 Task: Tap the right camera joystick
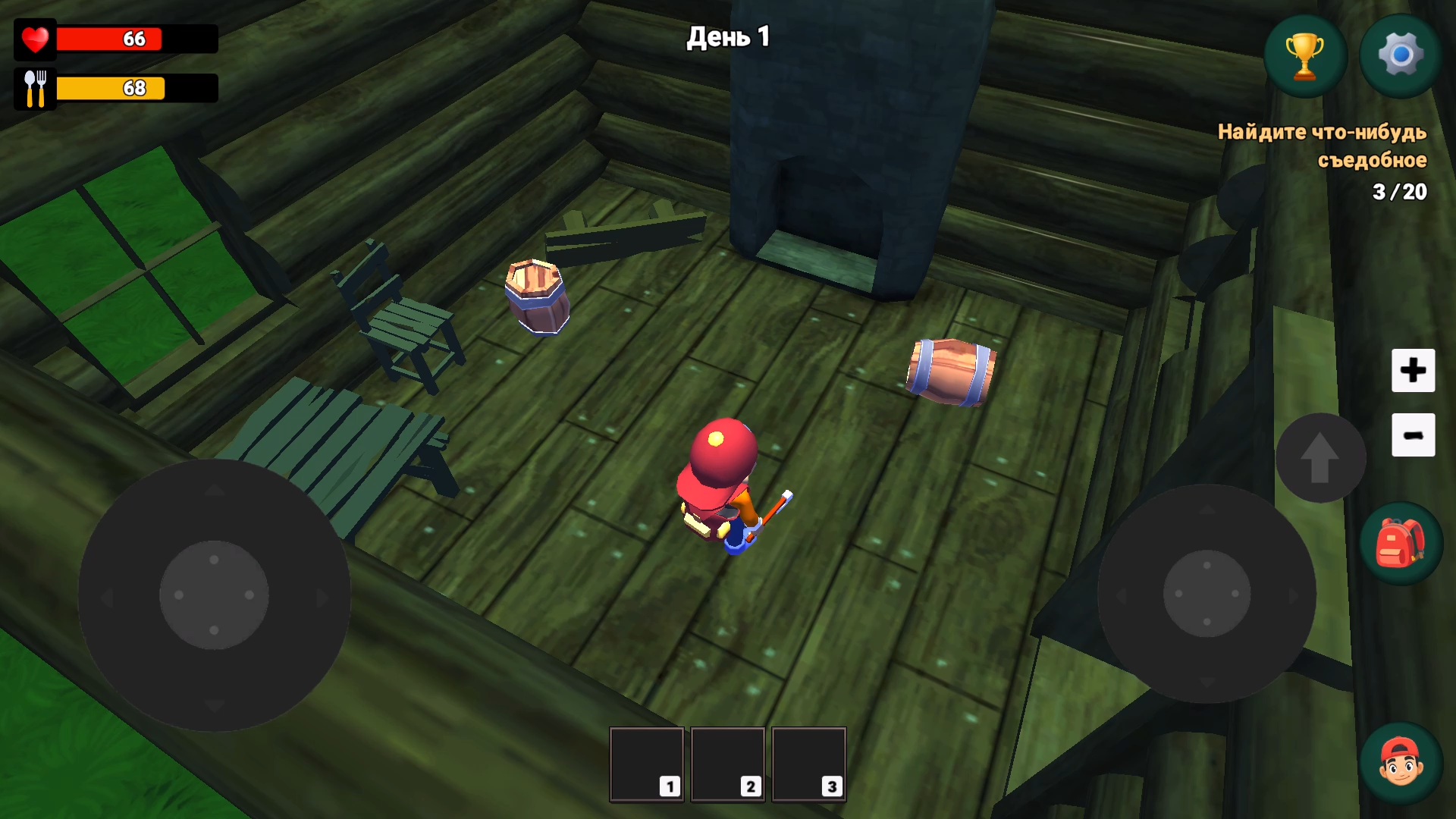point(1207,595)
